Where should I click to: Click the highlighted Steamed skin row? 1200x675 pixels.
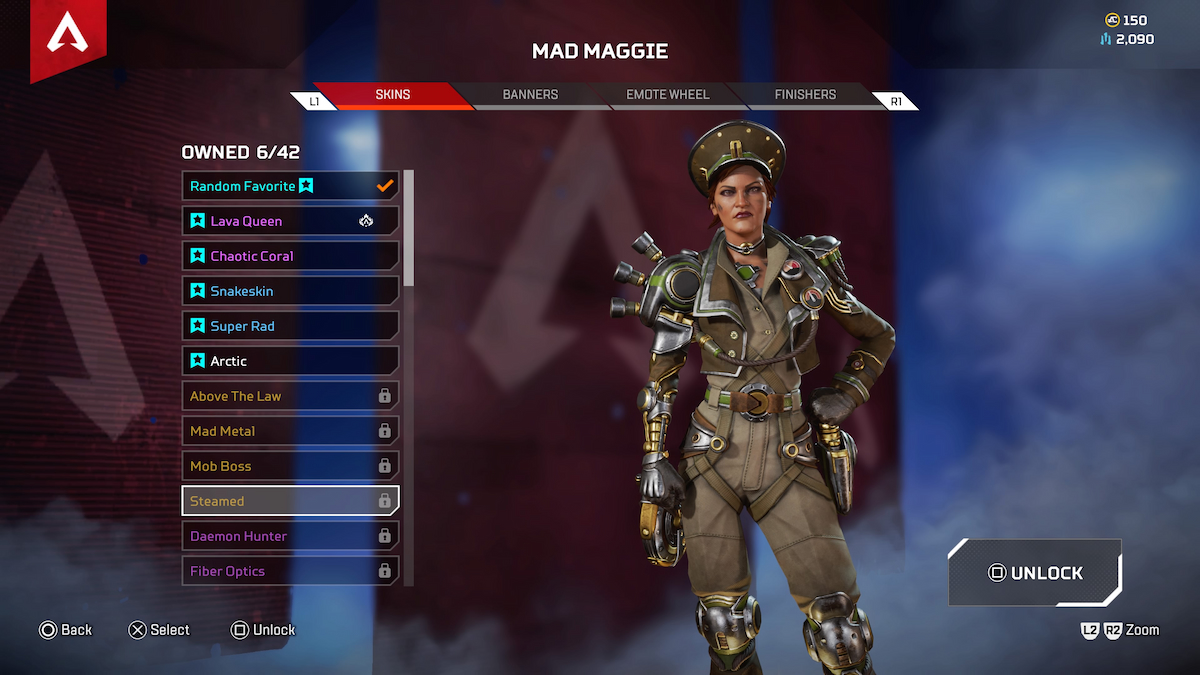290,501
